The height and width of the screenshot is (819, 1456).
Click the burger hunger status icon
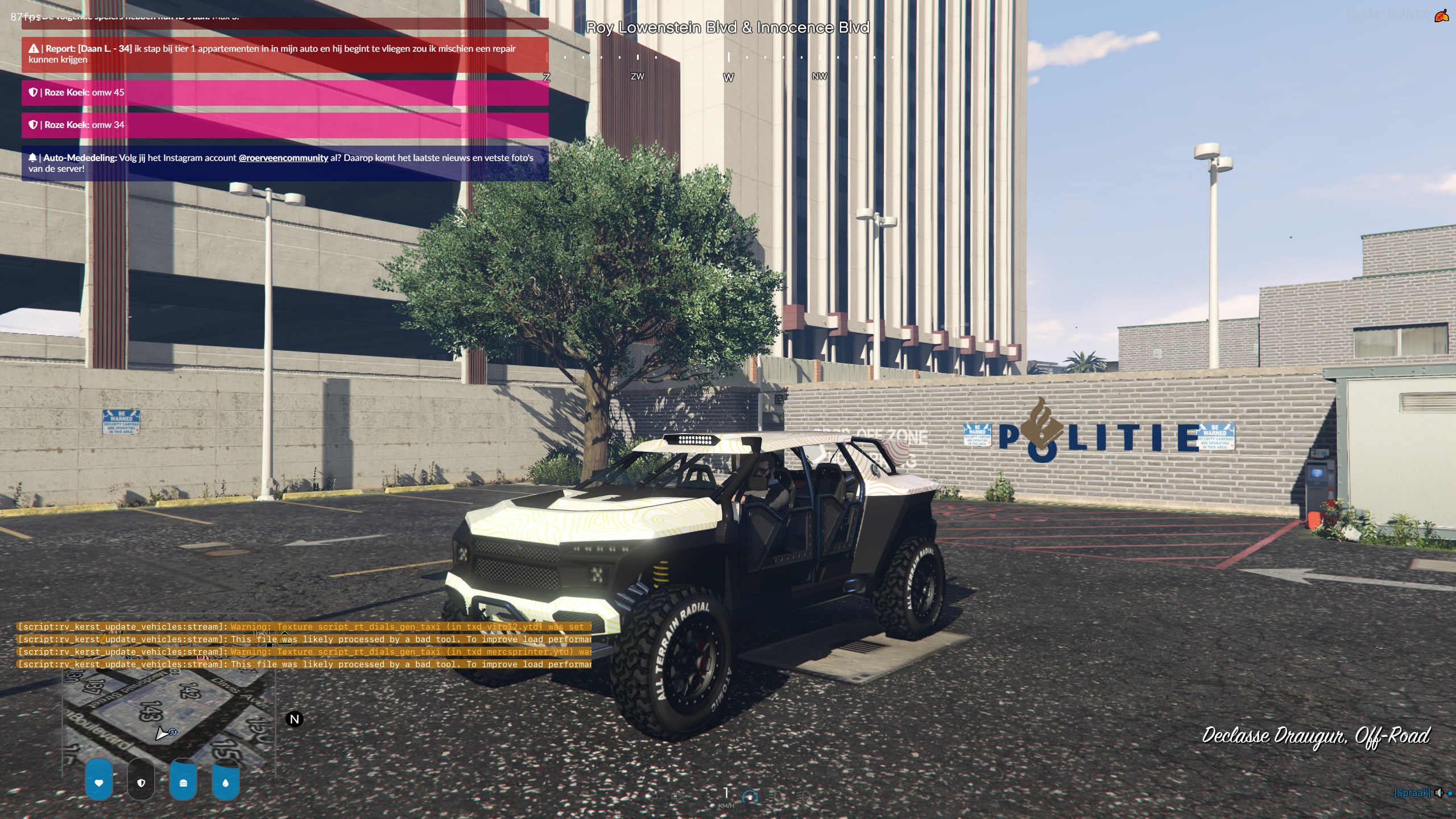(183, 783)
